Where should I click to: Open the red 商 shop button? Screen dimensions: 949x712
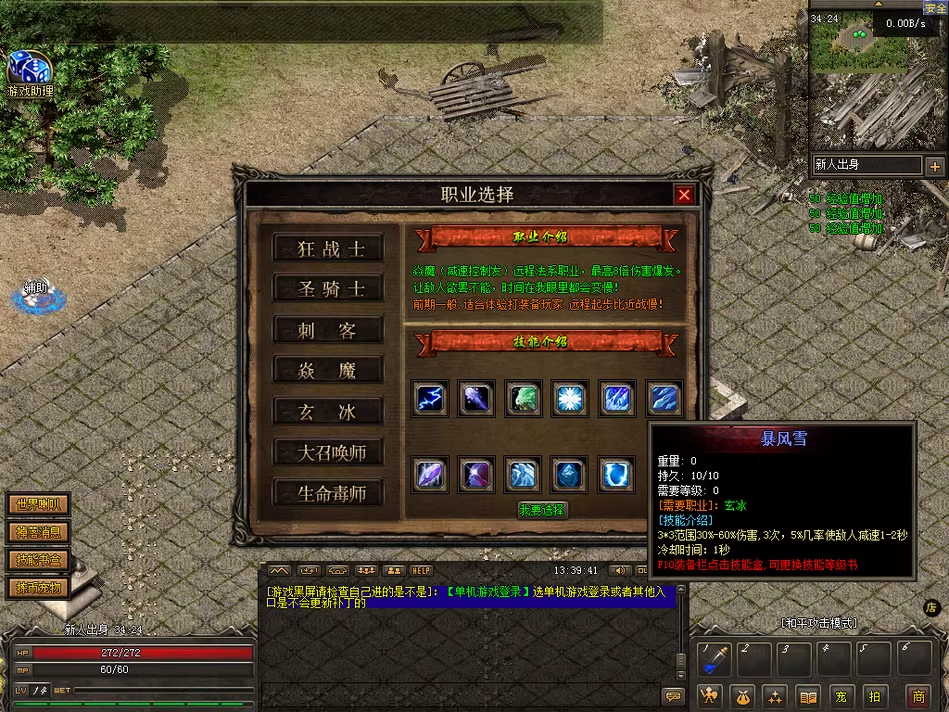click(x=918, y=696)
